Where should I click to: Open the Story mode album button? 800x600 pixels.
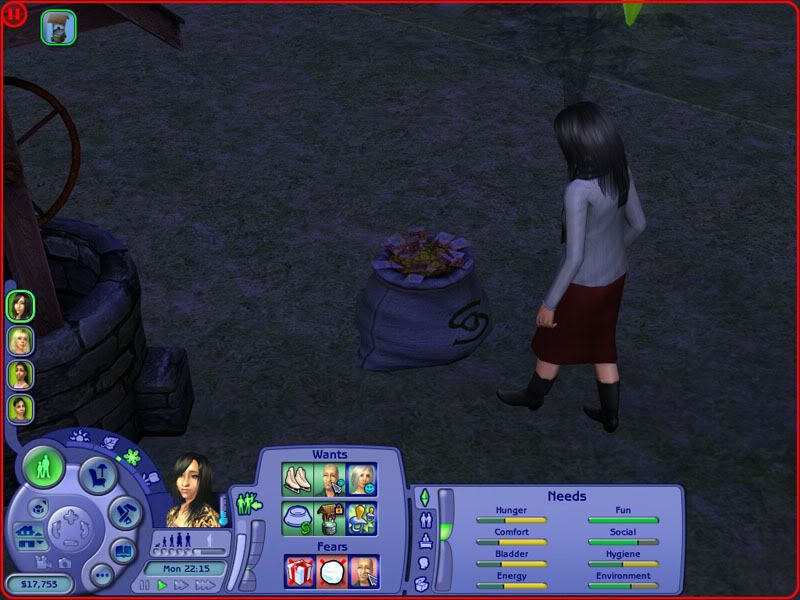(x=122, y=551)
